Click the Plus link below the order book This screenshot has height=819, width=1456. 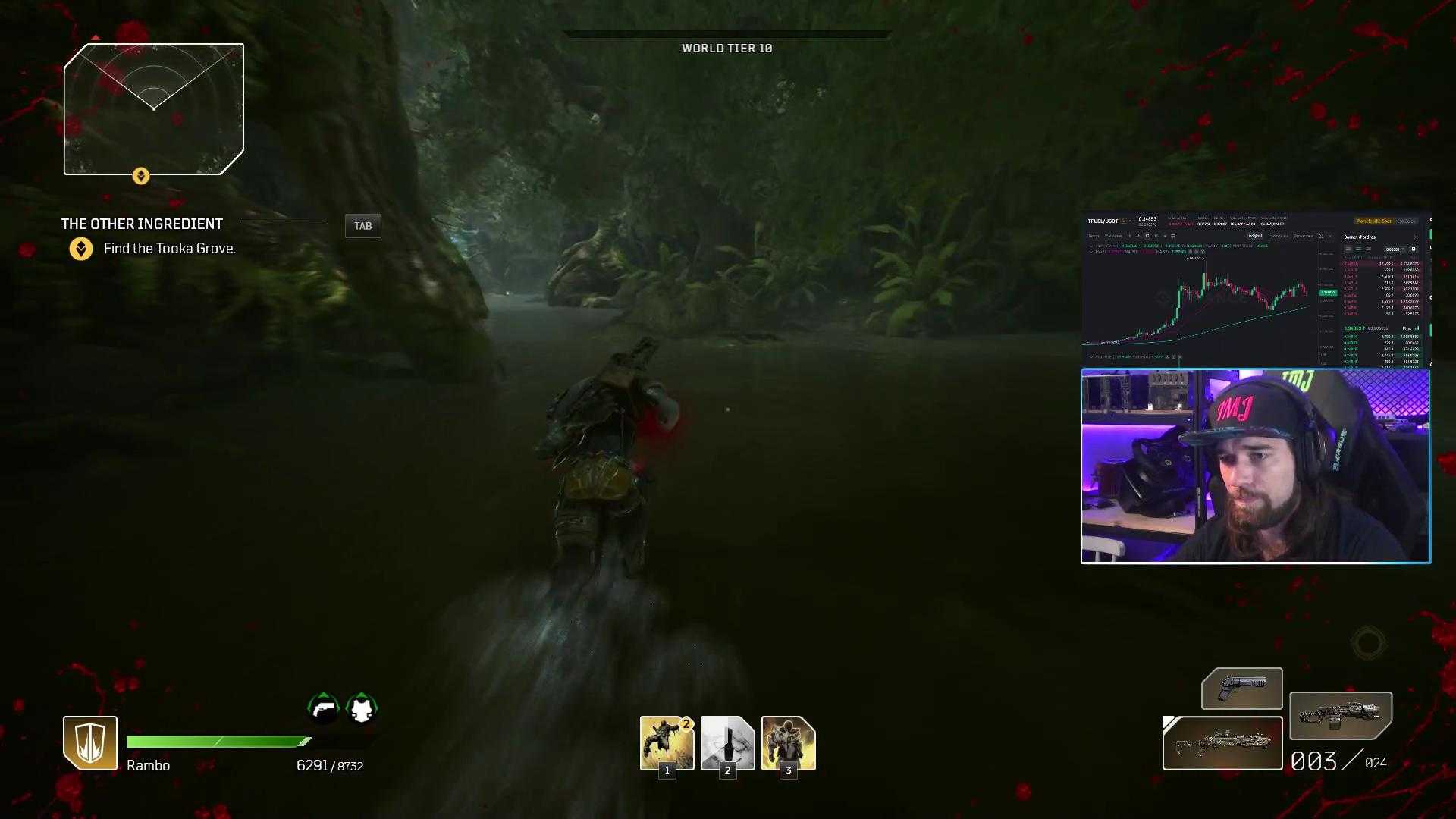coord(1409,328)
